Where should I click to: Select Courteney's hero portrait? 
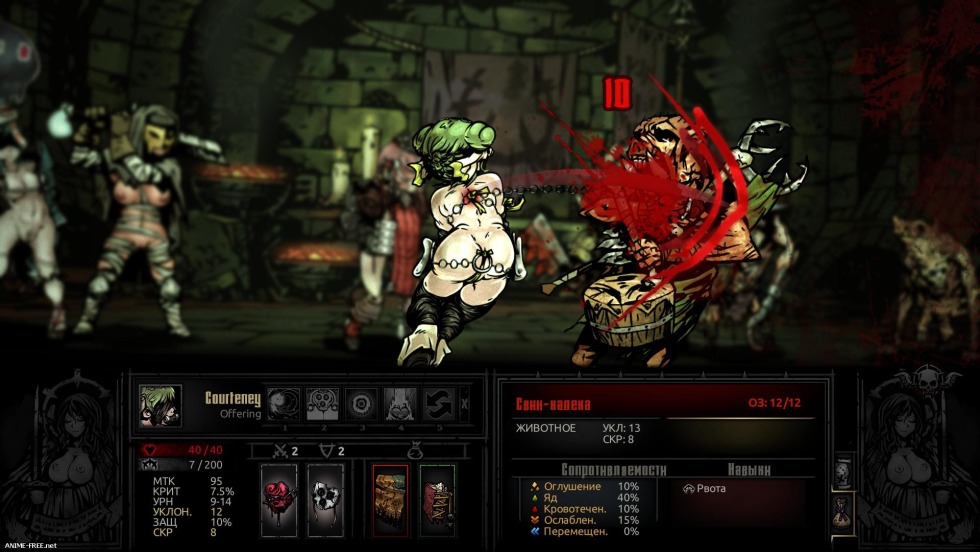click(x=160, y=406)
